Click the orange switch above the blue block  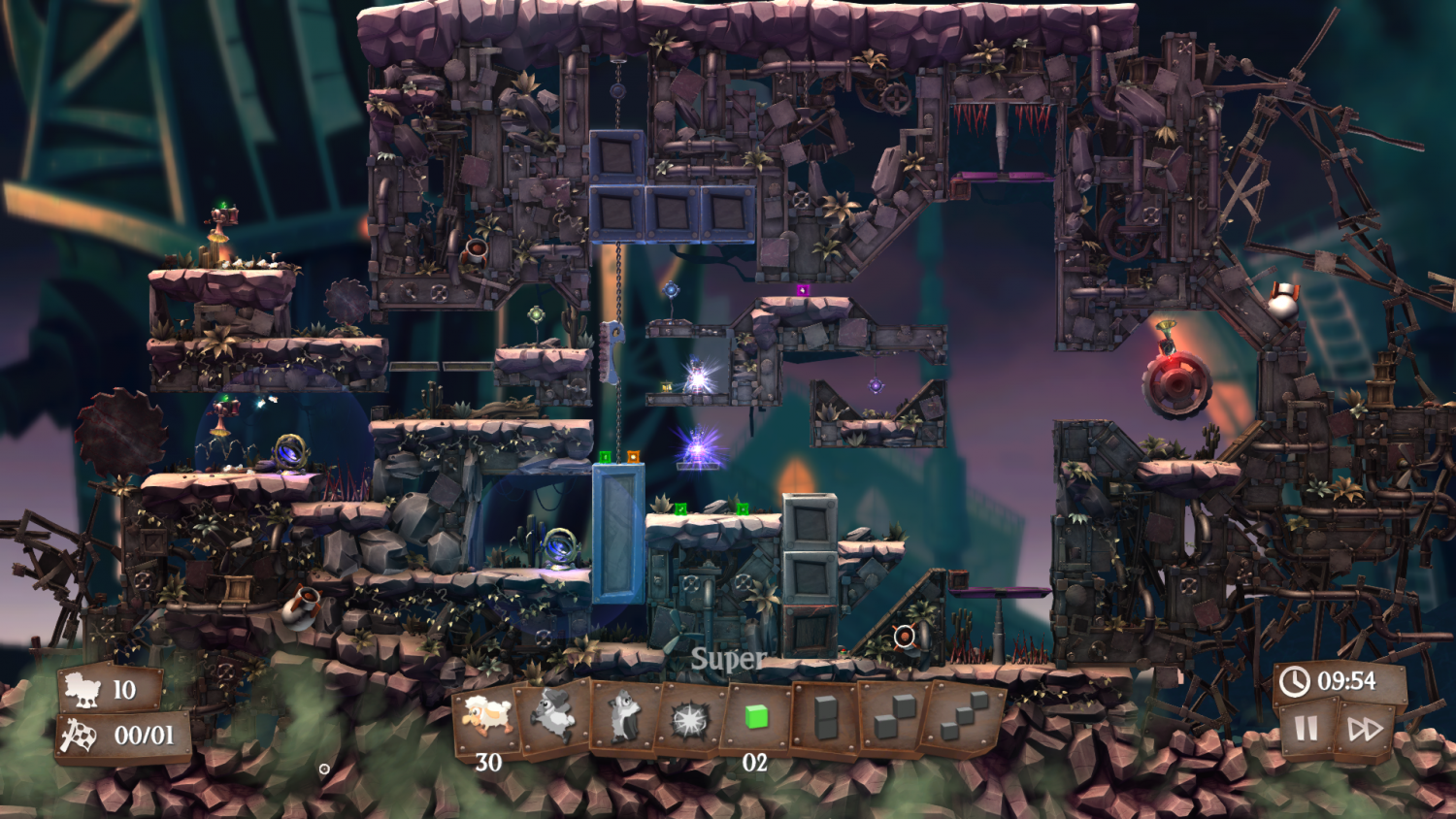633,456
